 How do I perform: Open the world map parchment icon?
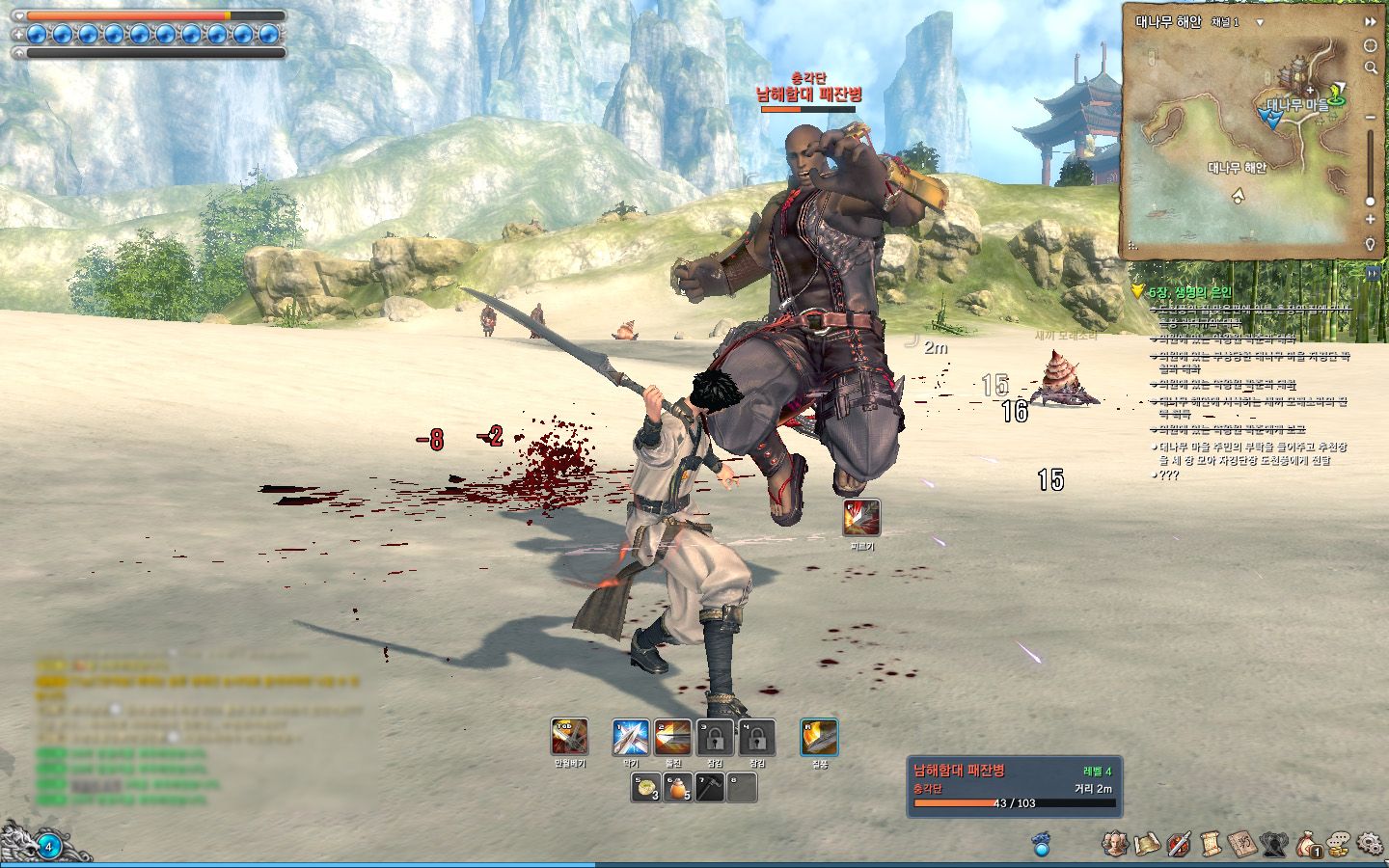tap(1147, 844)
